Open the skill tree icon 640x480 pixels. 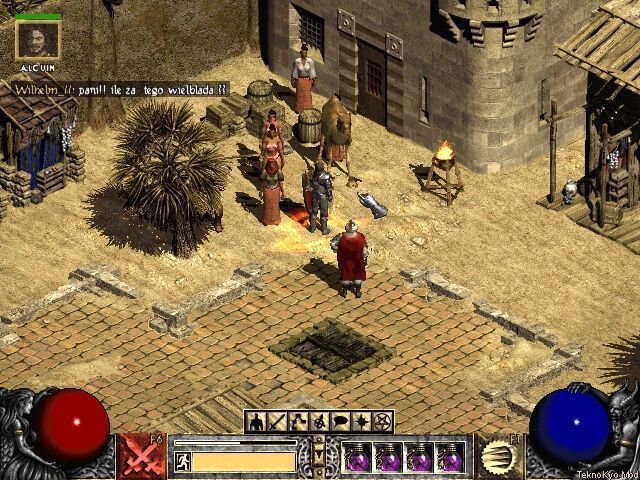[300, 422]
